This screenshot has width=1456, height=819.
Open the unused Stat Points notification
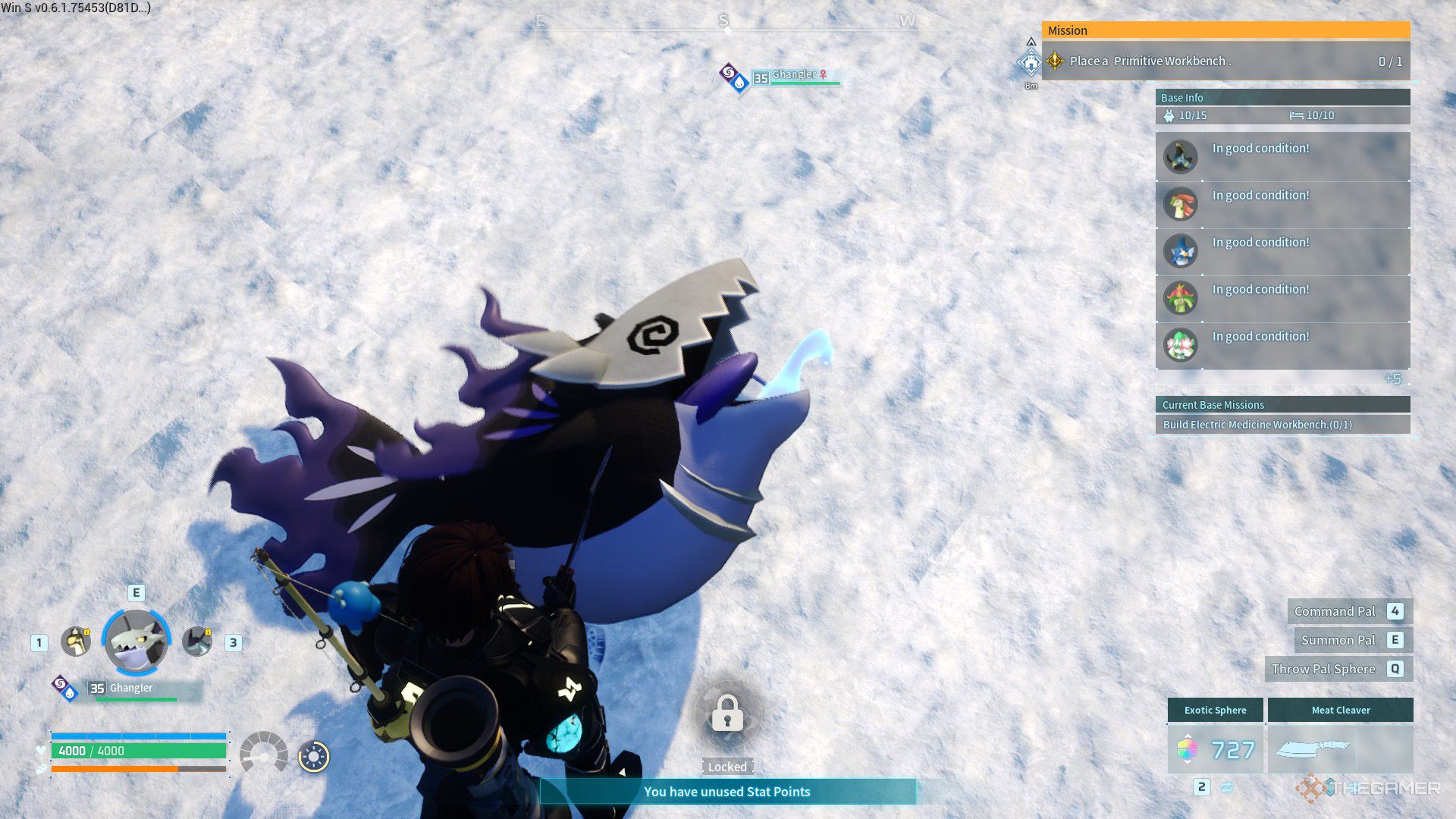[x=726, y=792]
